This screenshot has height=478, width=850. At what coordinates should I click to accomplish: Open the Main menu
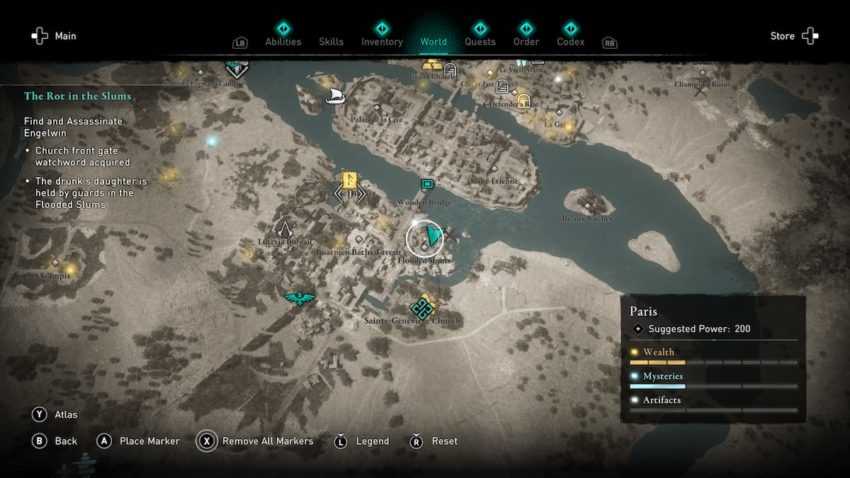tap(54, 36)
